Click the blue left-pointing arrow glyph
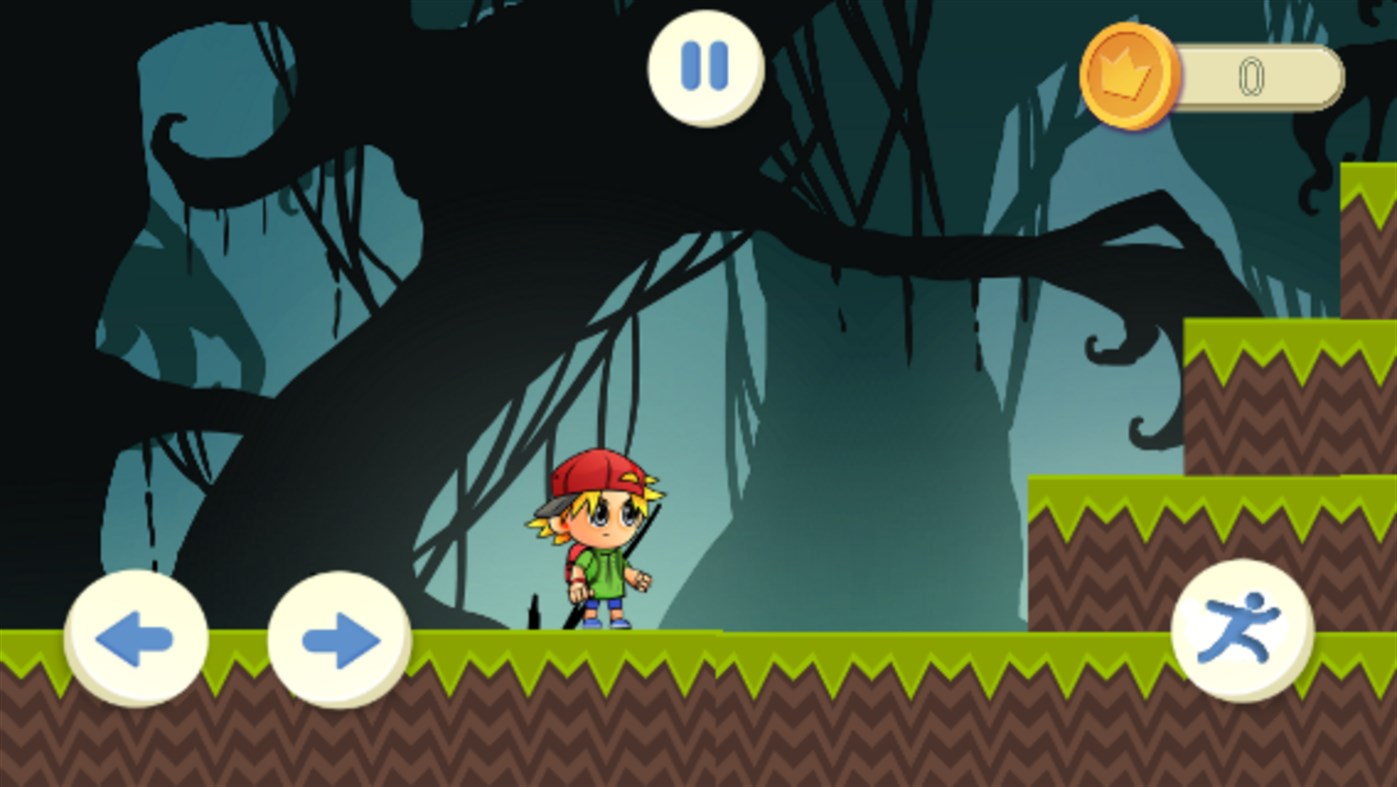This screenshot has height=787, width=1397. [139, 640]
